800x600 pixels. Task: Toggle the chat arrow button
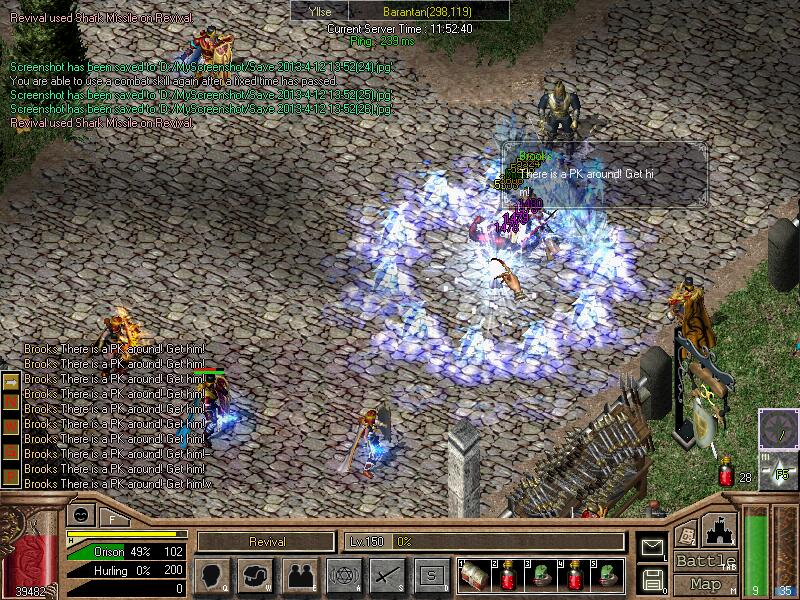(x=10, y=381)
